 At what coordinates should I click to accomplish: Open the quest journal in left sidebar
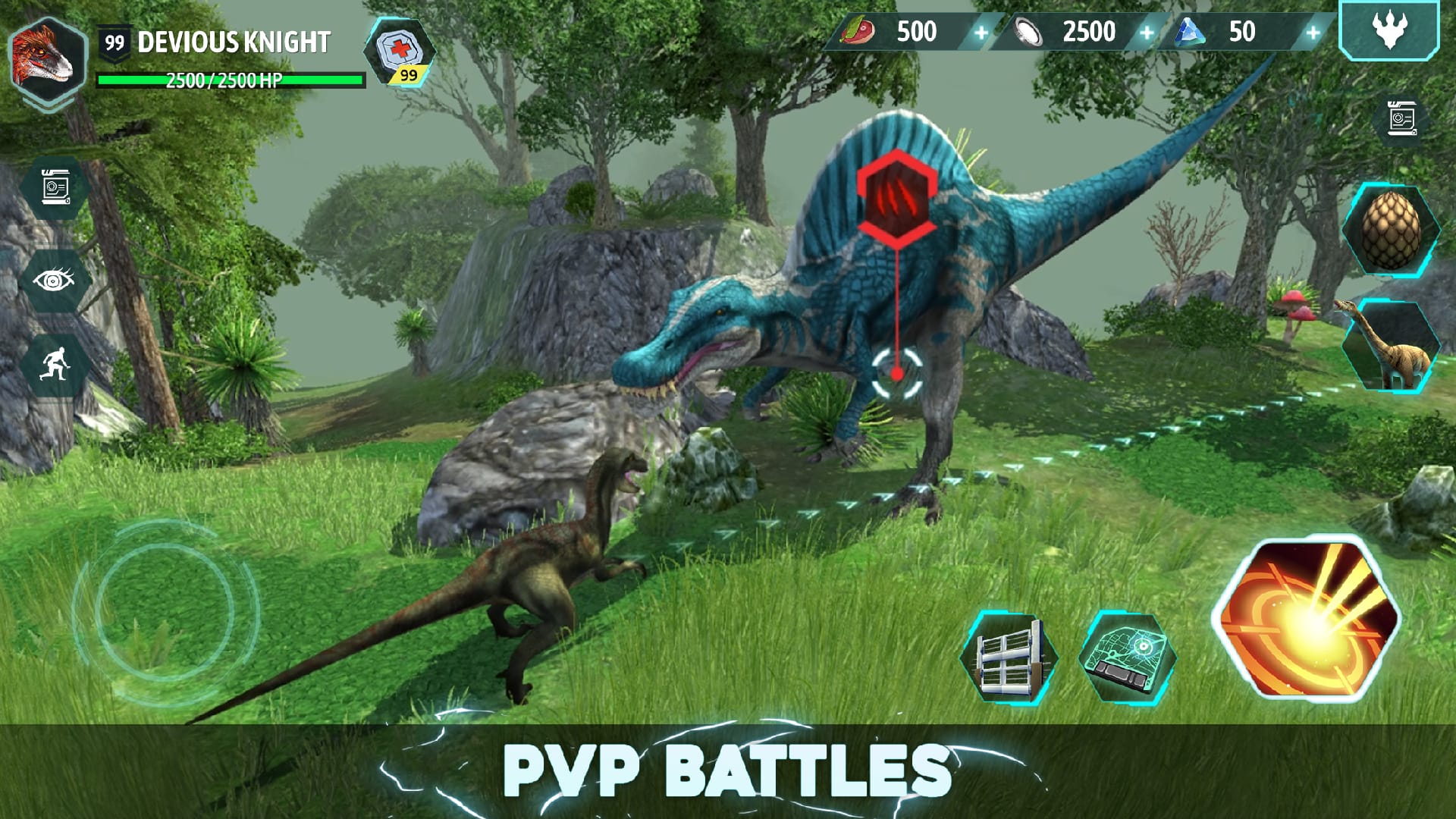(x=55, y=186)
